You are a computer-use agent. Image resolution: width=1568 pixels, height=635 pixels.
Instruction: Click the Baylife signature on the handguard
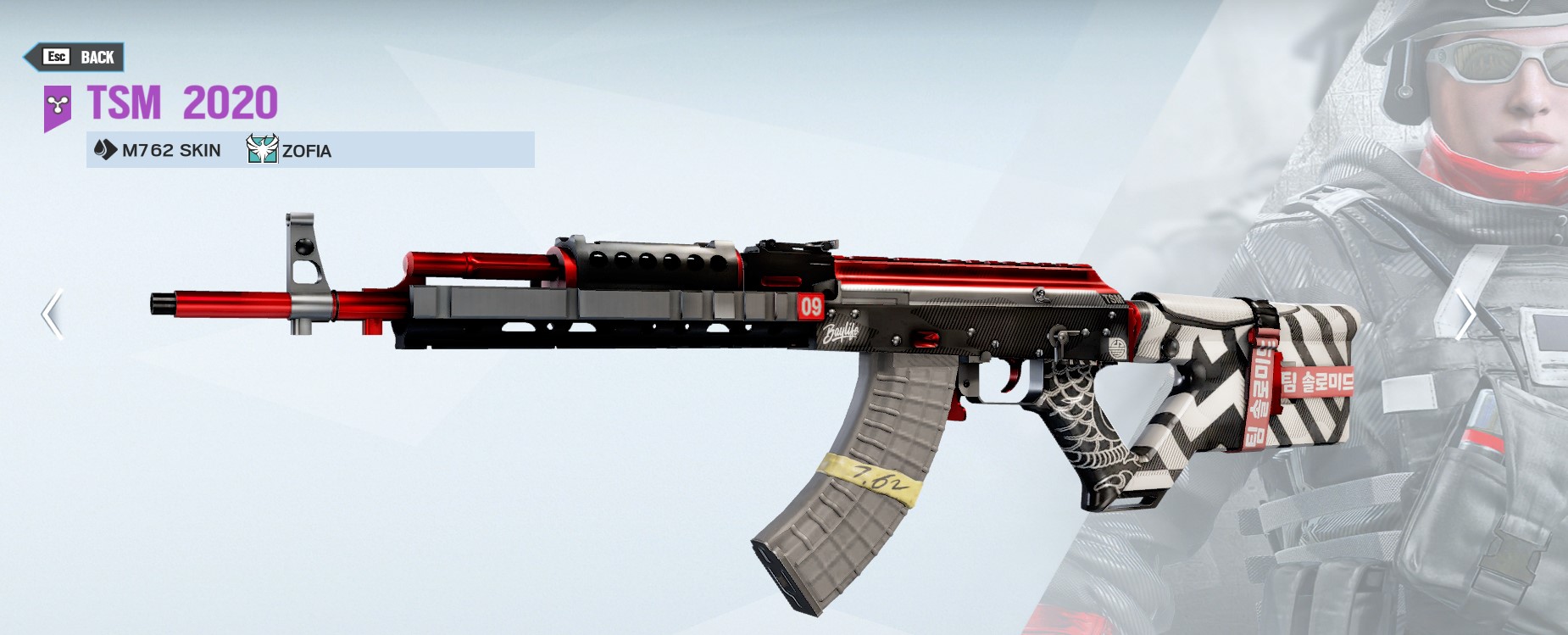pyautogui.click(x=840, y=333)
